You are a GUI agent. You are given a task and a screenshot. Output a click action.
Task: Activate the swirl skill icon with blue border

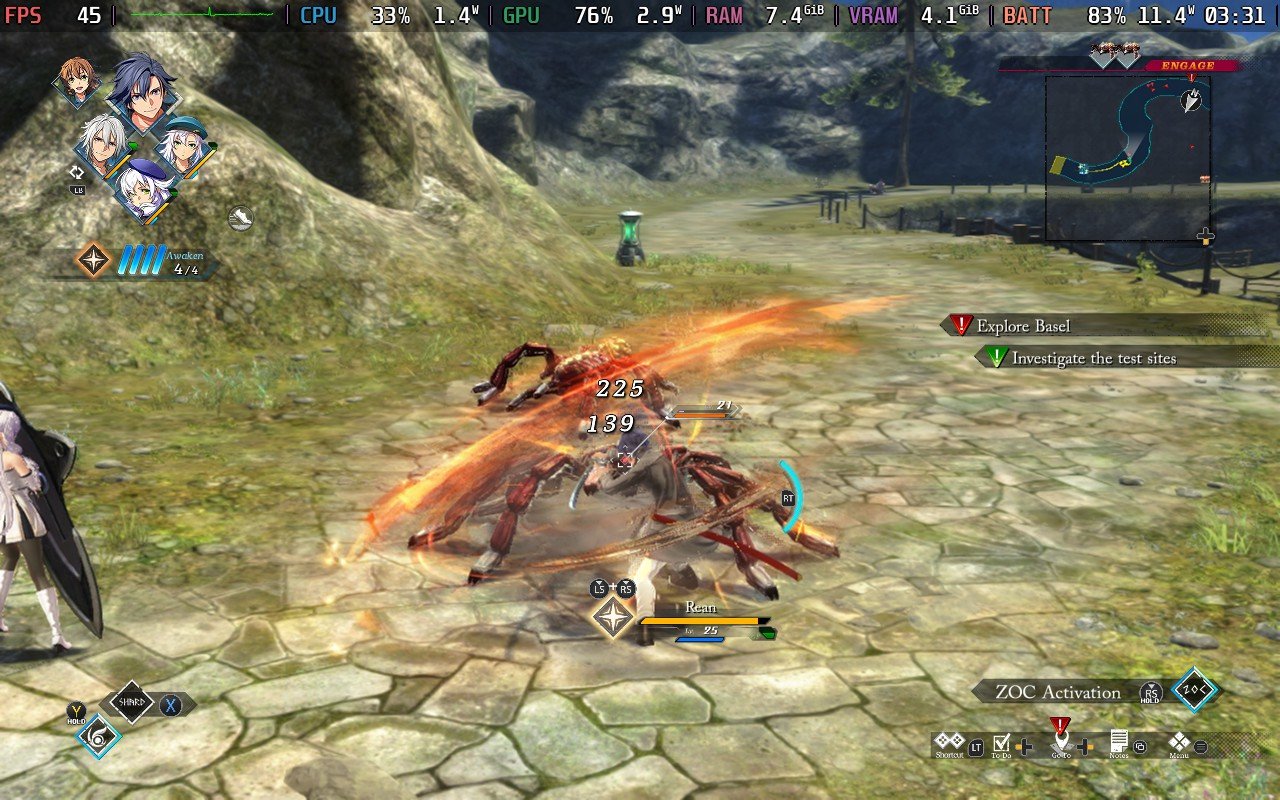point(99,737)
